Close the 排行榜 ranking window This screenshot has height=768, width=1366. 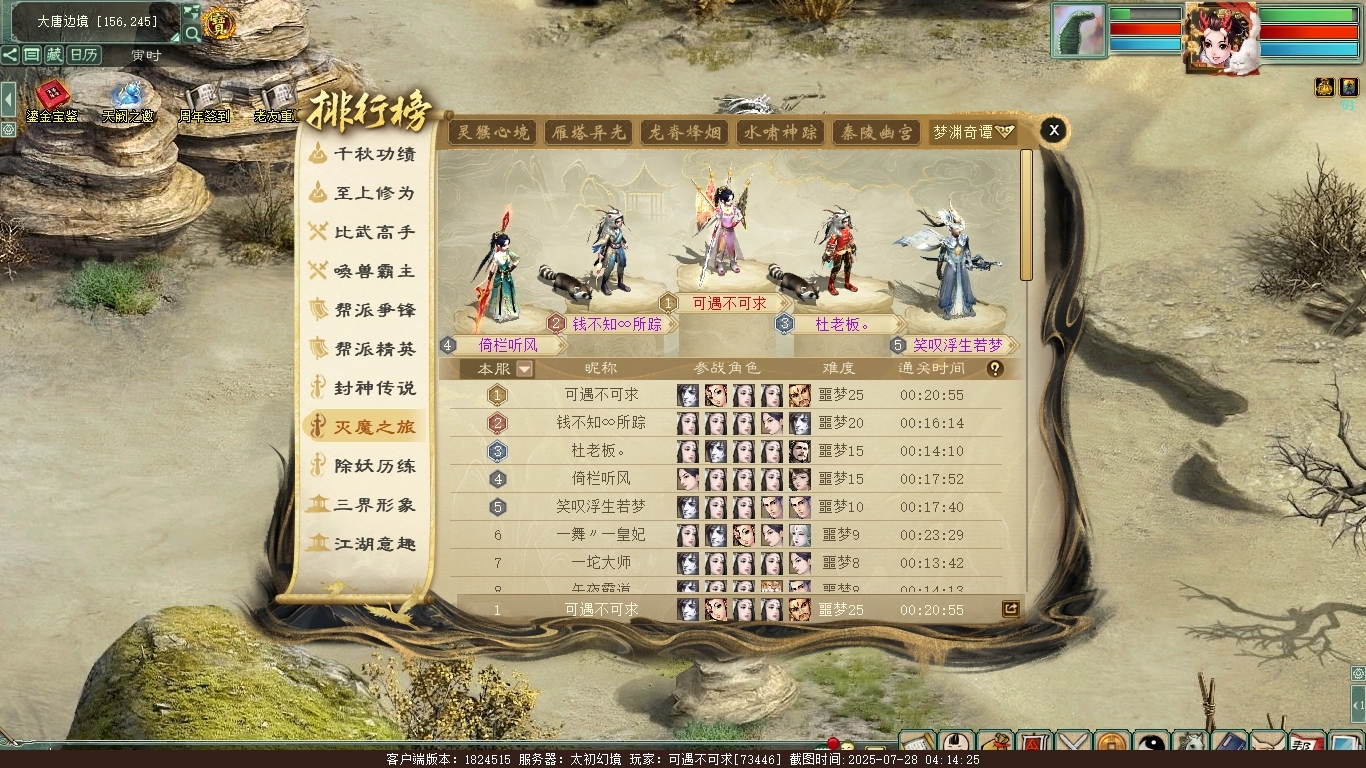[1053, 130]
